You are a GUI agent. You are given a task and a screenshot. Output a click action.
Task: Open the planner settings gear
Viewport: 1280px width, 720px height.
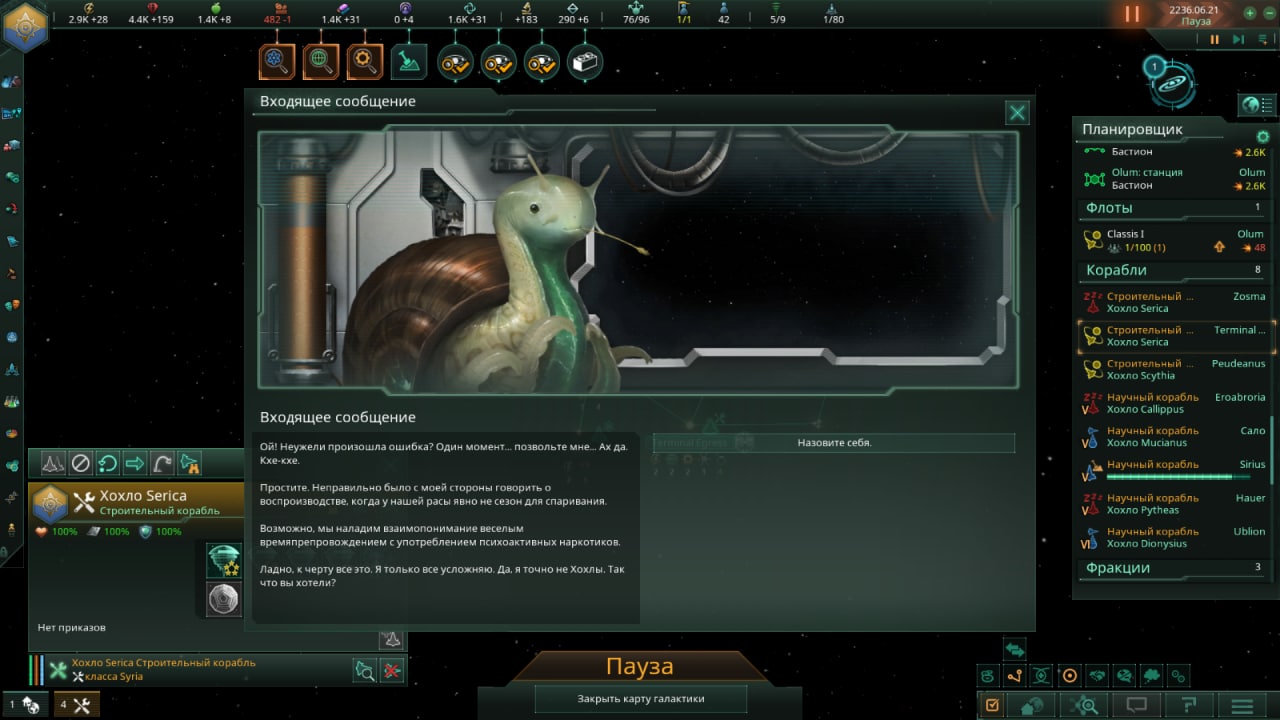[x=1262, y=136]
